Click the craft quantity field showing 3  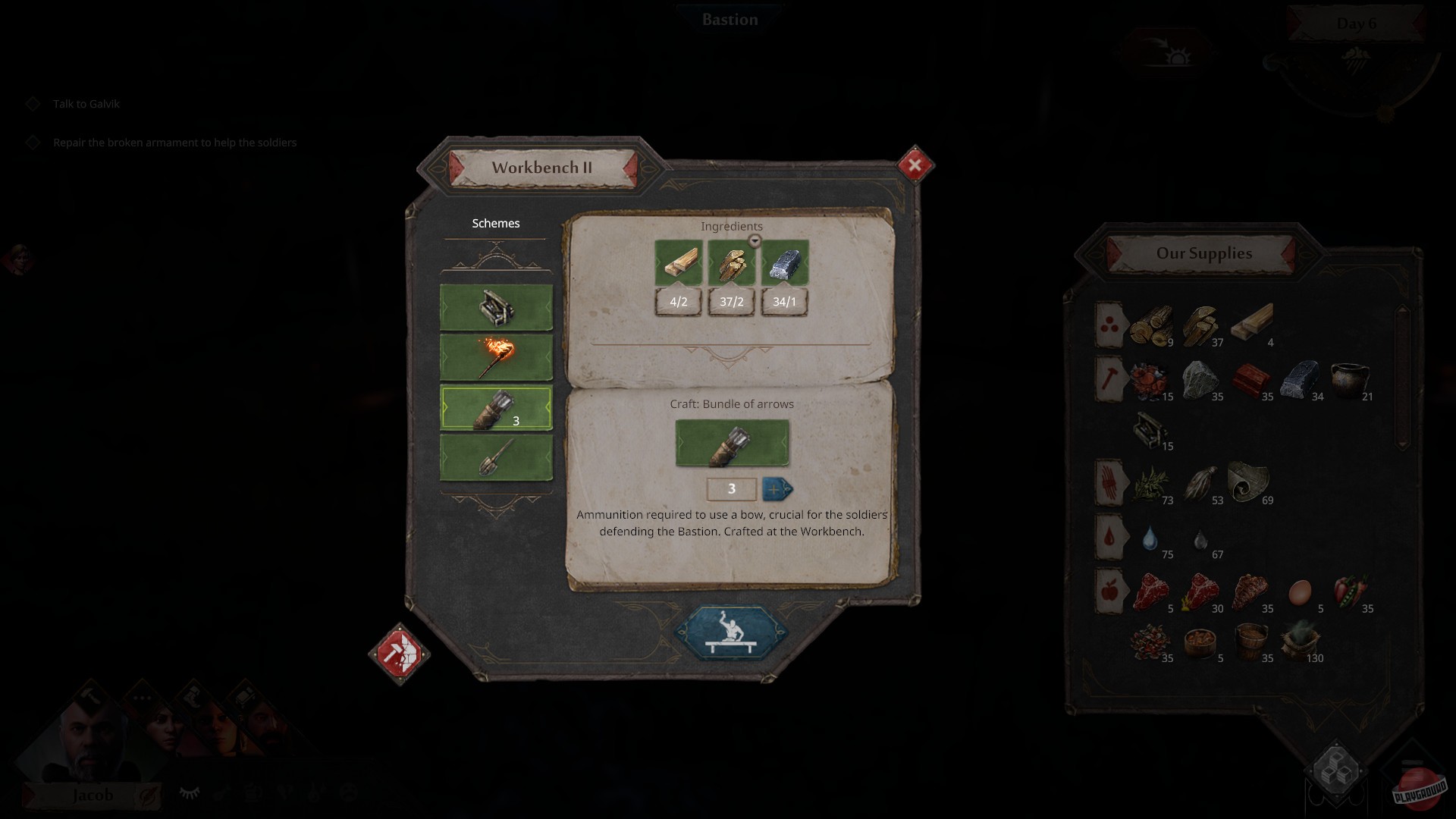tap(730, 490)
